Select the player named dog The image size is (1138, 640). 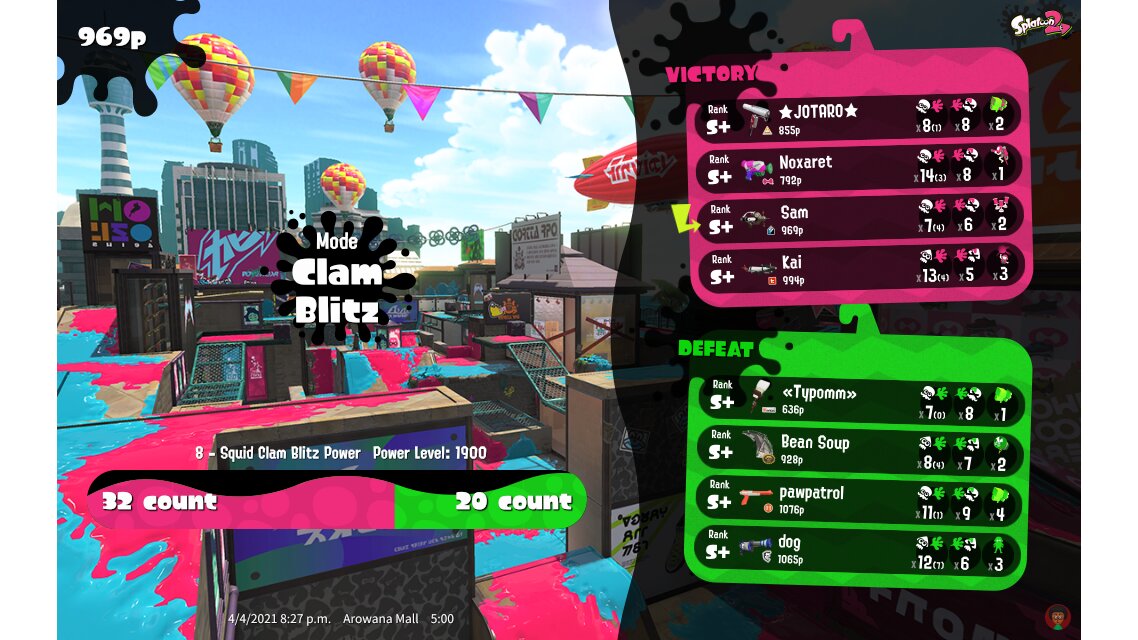[x=858, y=550]
